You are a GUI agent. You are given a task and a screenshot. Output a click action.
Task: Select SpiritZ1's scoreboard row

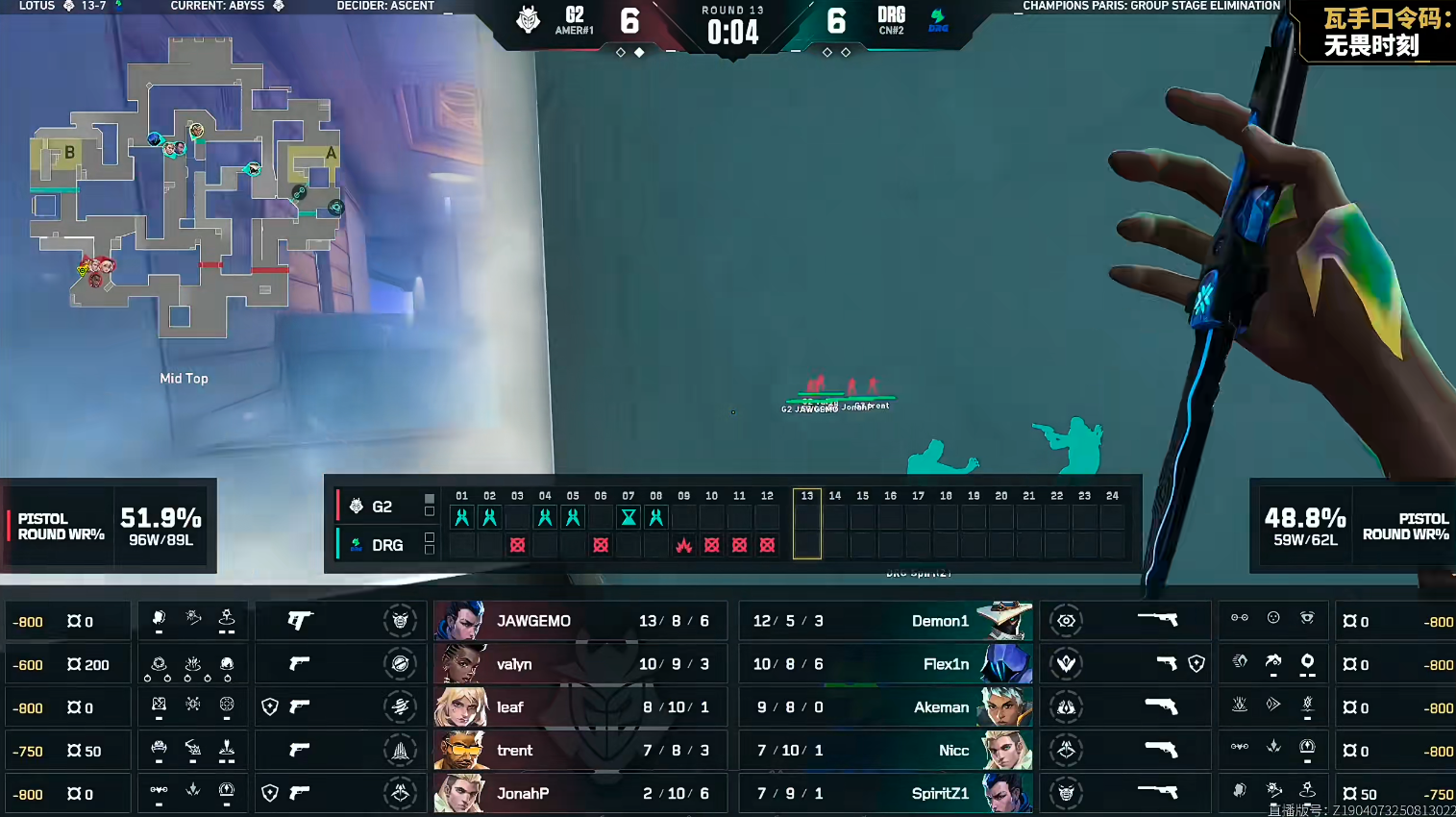pos(940,794)
